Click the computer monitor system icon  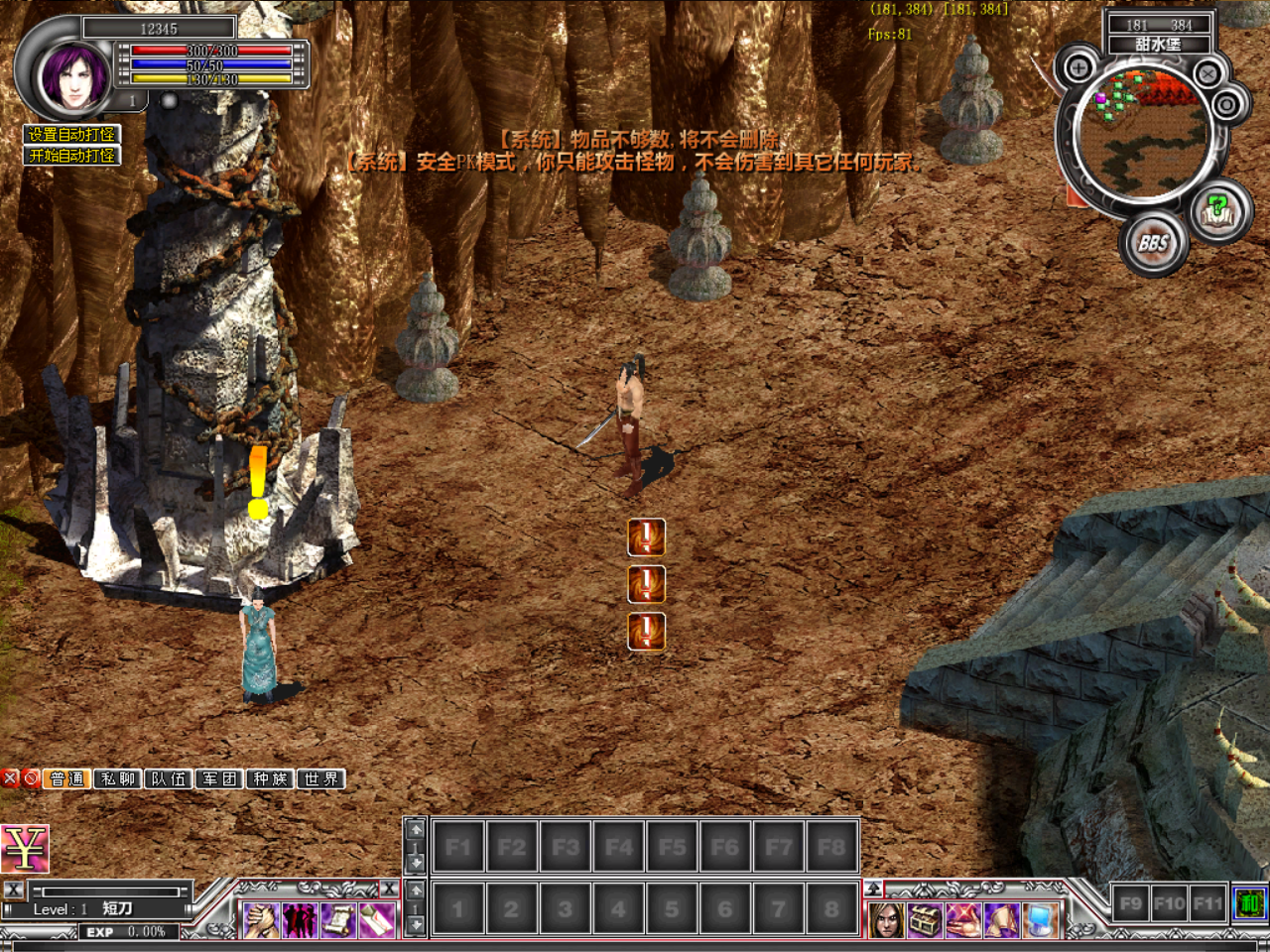point(1041,920)
